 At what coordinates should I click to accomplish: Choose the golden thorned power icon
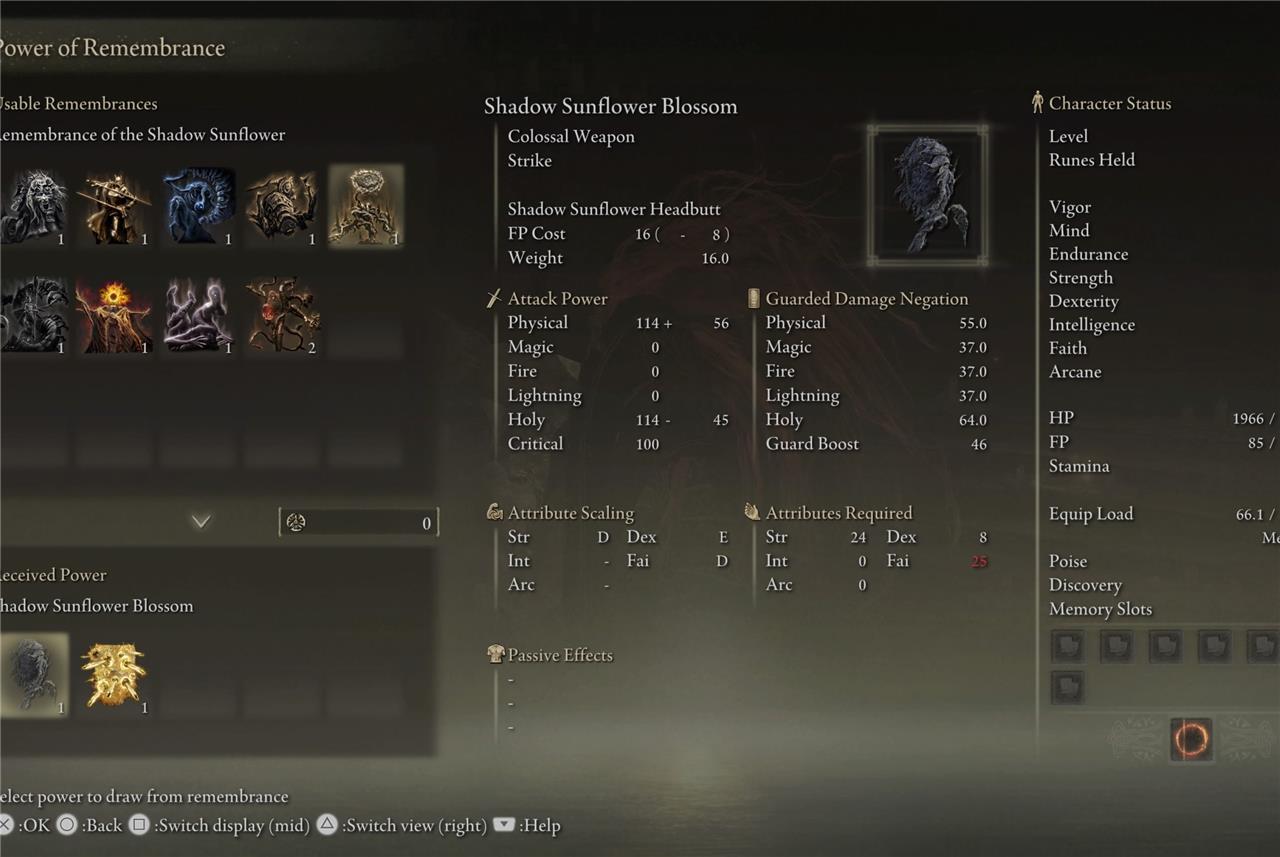coord(114,675)
